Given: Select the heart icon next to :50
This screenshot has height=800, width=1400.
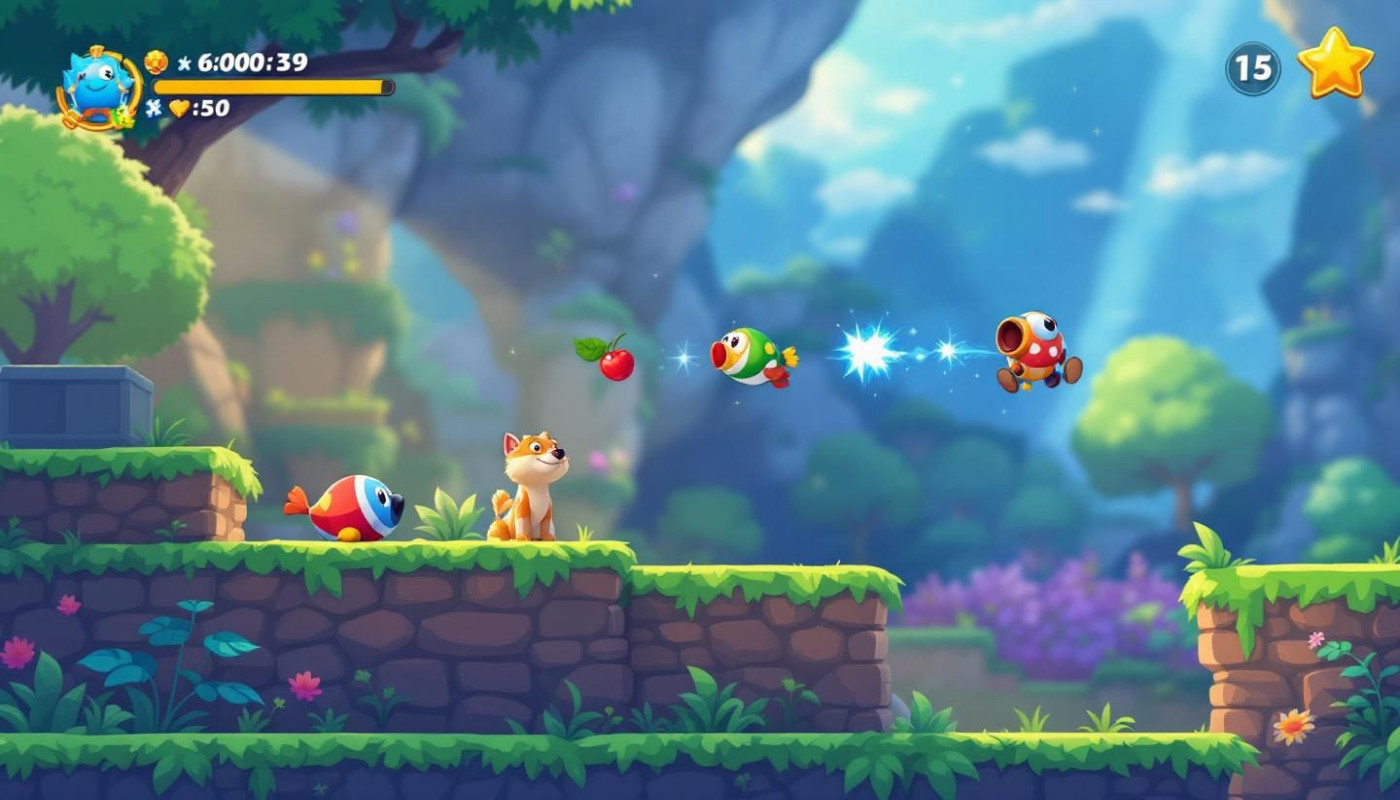Looking at the screenshot, I should click(179, 107).
